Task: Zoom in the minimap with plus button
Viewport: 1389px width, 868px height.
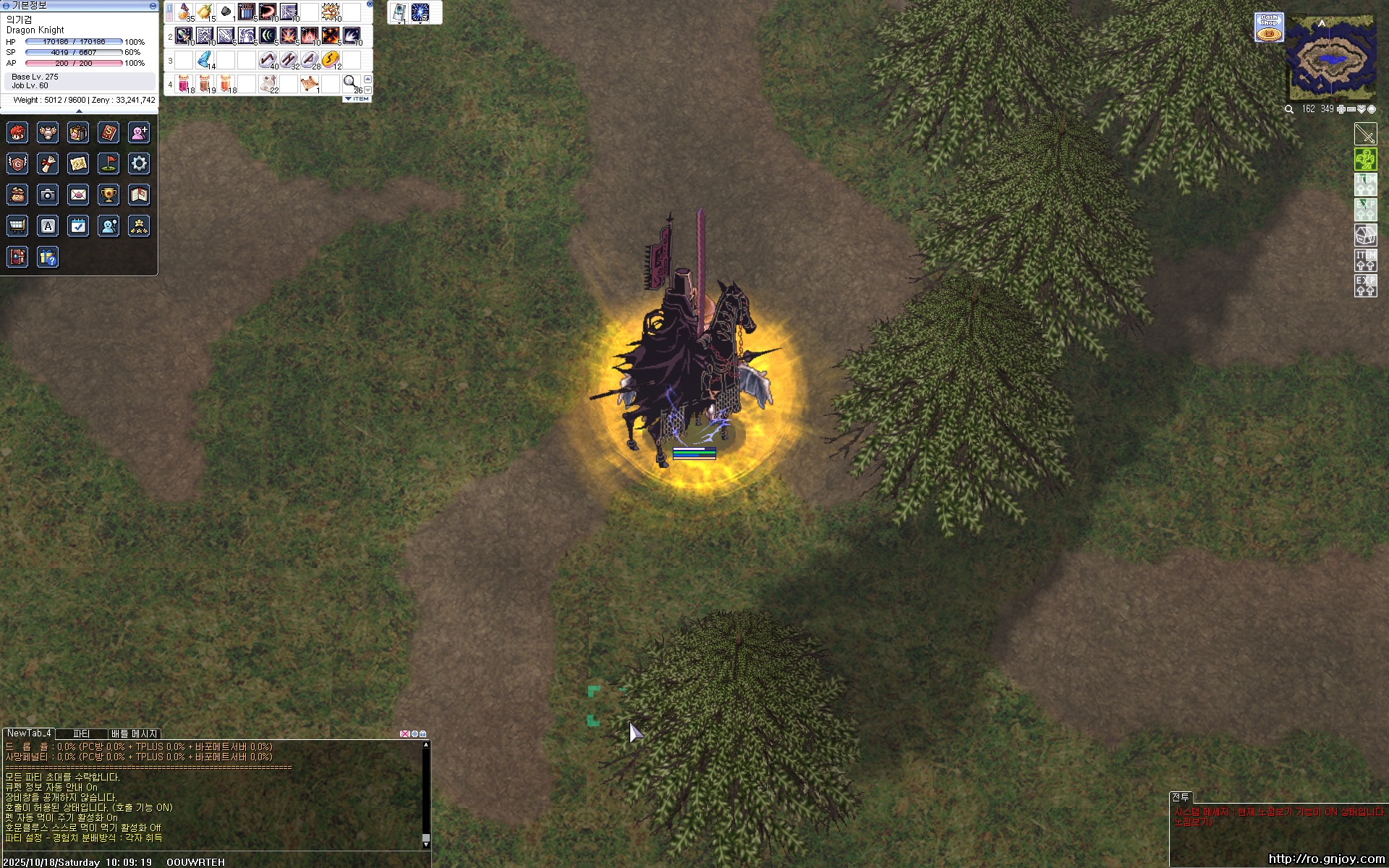Action: [1341, 109]
